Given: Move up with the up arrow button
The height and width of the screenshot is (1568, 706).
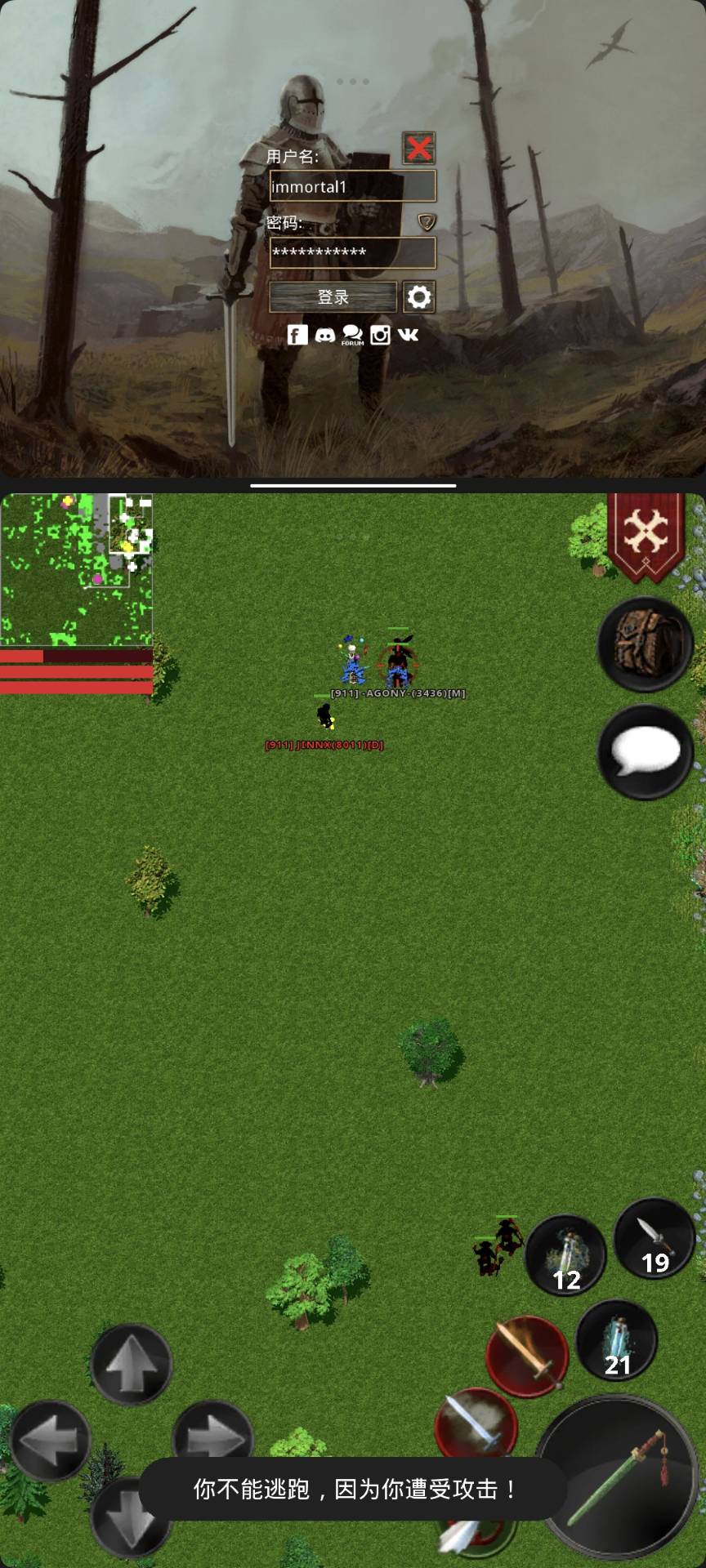Looking at the screenshot, I should (x=131, y=1365).
